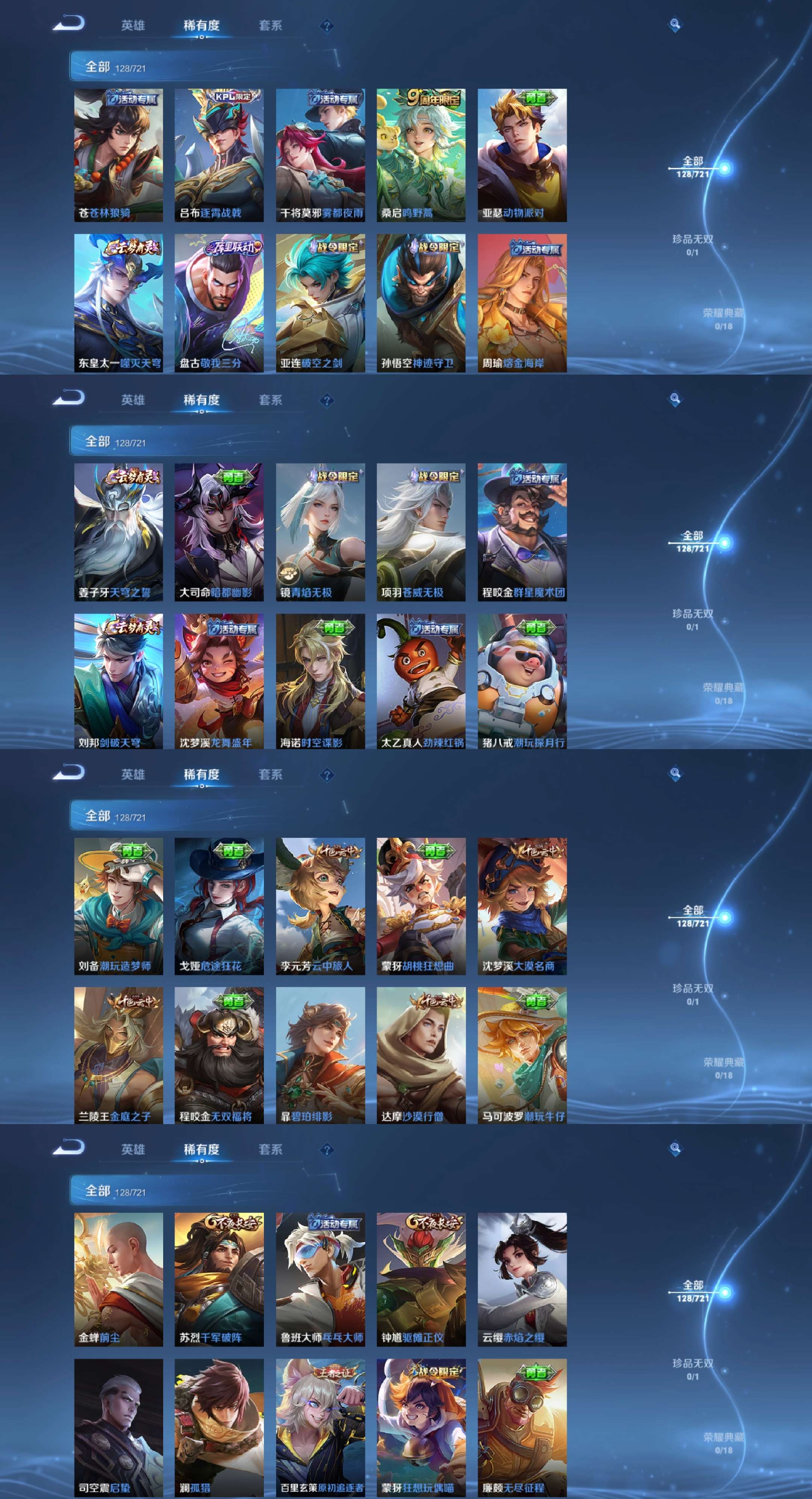Open 吕布 逐霄战戟 KPL限定 skin
Screen dimensions: 812x1499
pyautogui.click(x=219, y=155)
